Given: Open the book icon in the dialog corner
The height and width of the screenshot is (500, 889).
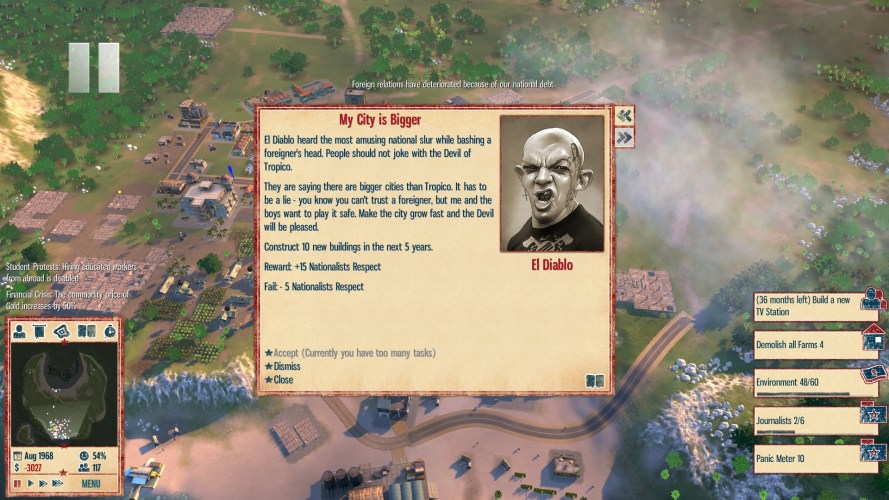Looking at the screenshot, I should pos(595,380).
